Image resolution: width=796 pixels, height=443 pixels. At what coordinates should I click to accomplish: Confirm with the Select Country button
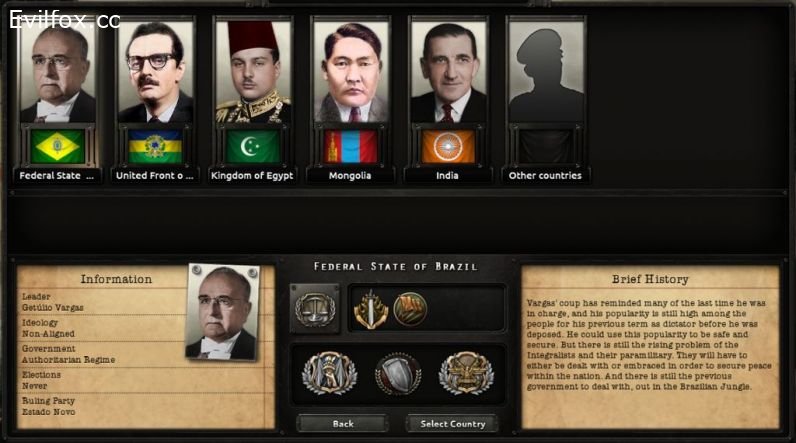coord(452,423)
